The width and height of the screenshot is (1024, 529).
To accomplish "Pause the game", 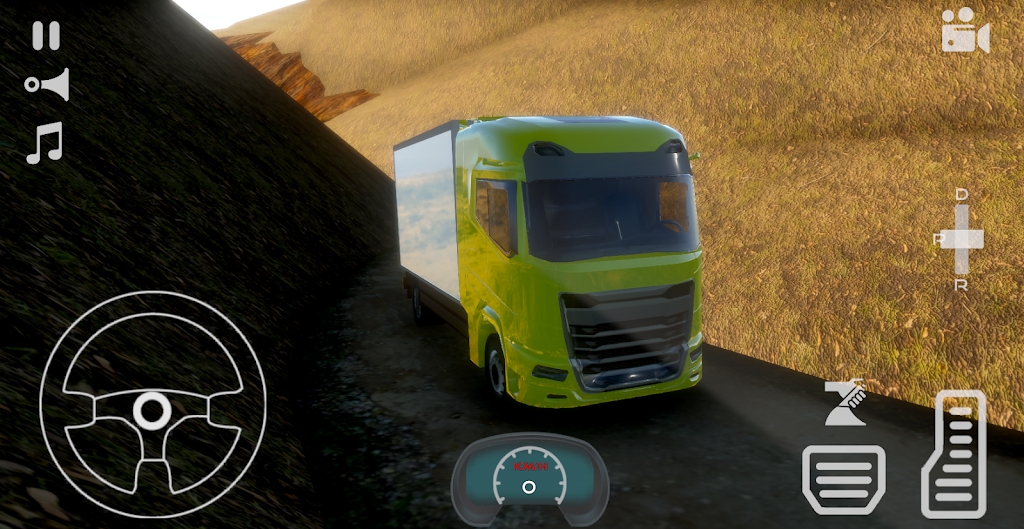I will coord(46,36).
